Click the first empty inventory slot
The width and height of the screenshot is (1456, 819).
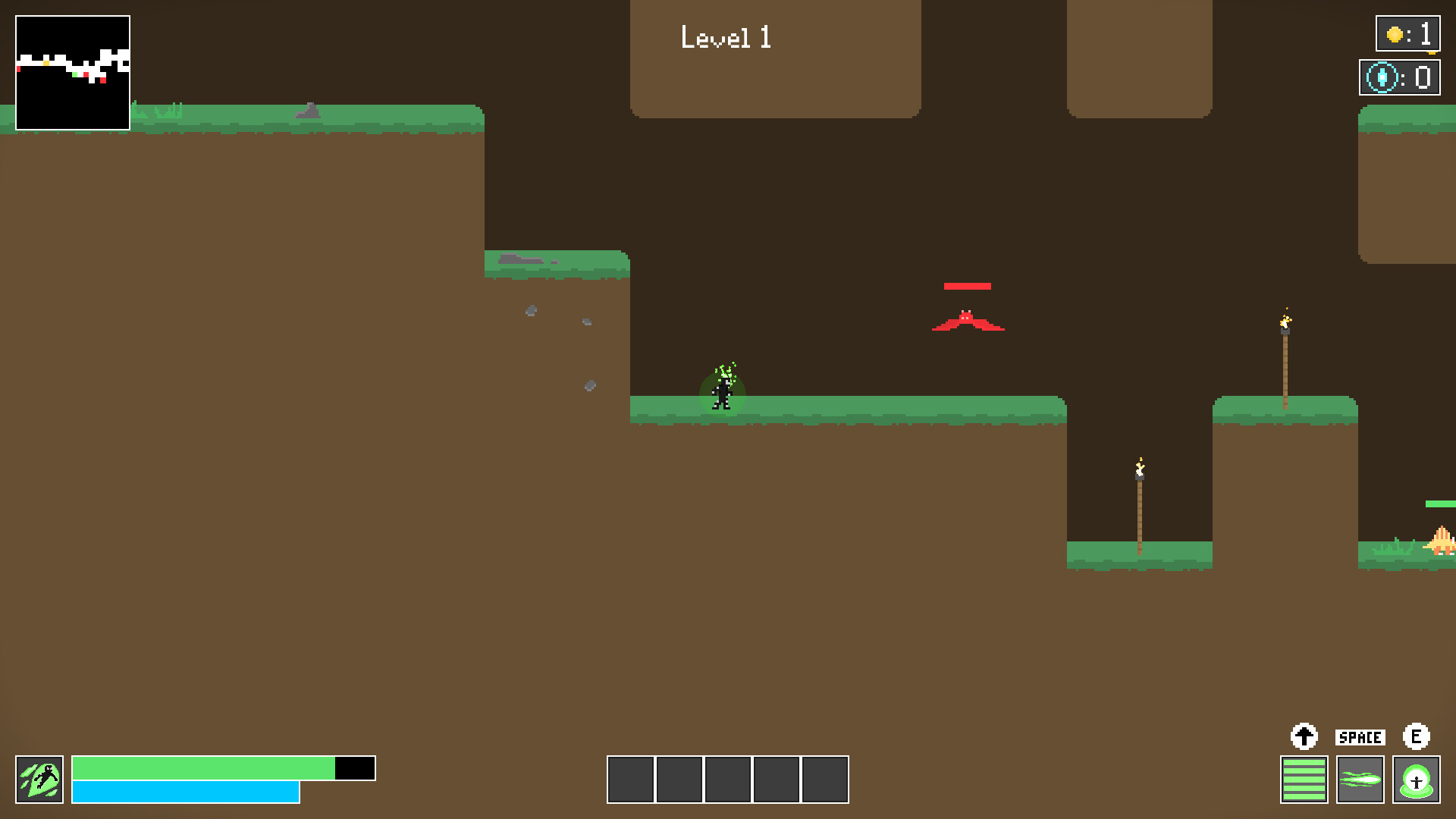(x=631, y=779)
